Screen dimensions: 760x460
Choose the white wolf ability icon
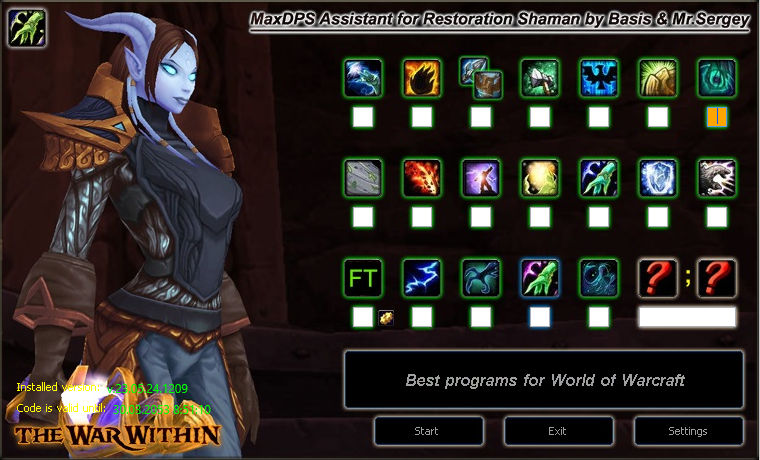(x=716, y=177)
